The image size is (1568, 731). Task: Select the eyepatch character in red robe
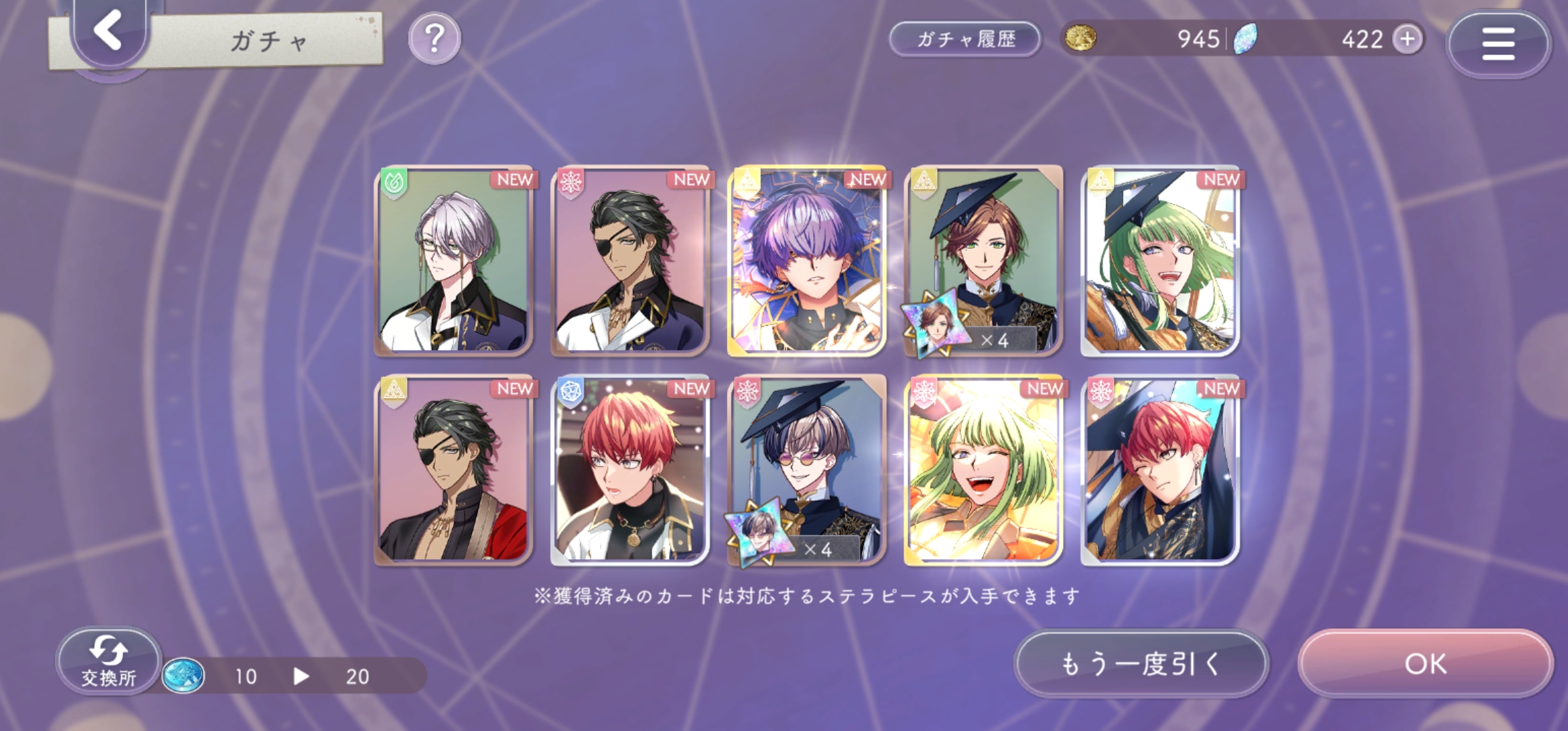(x=454, y=470)
